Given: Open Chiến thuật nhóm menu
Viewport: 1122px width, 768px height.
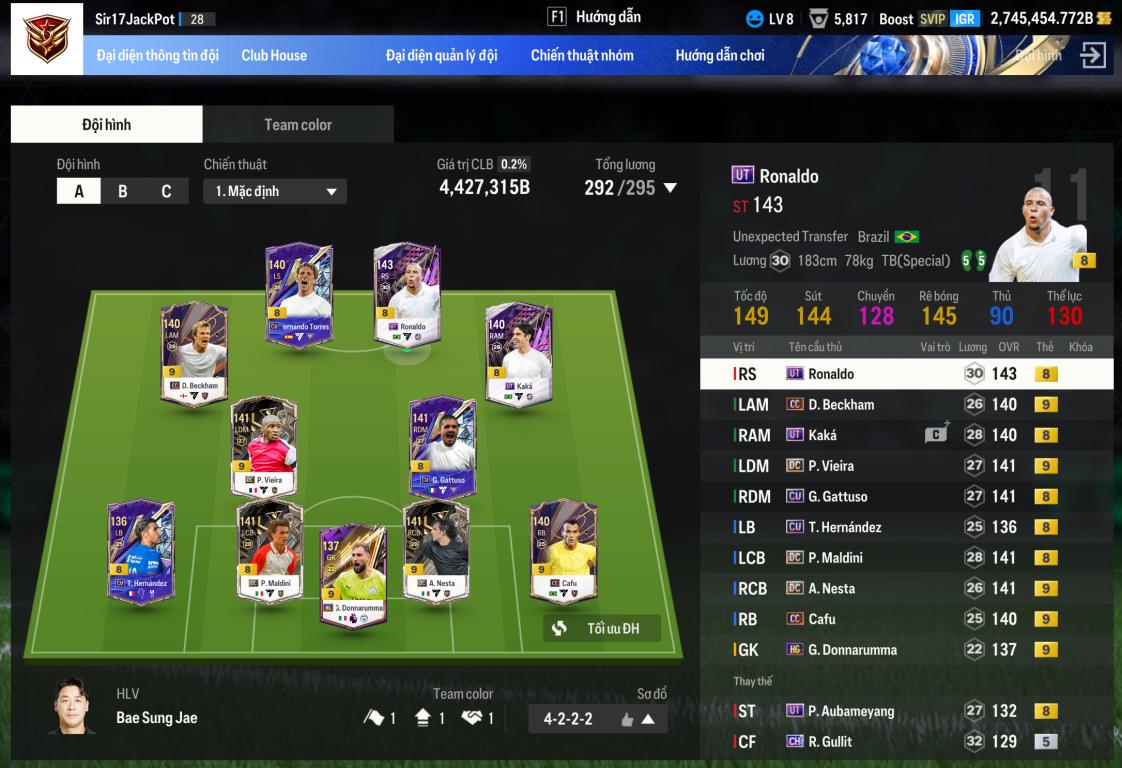Looking at the screenshot, I should point(582,55).
